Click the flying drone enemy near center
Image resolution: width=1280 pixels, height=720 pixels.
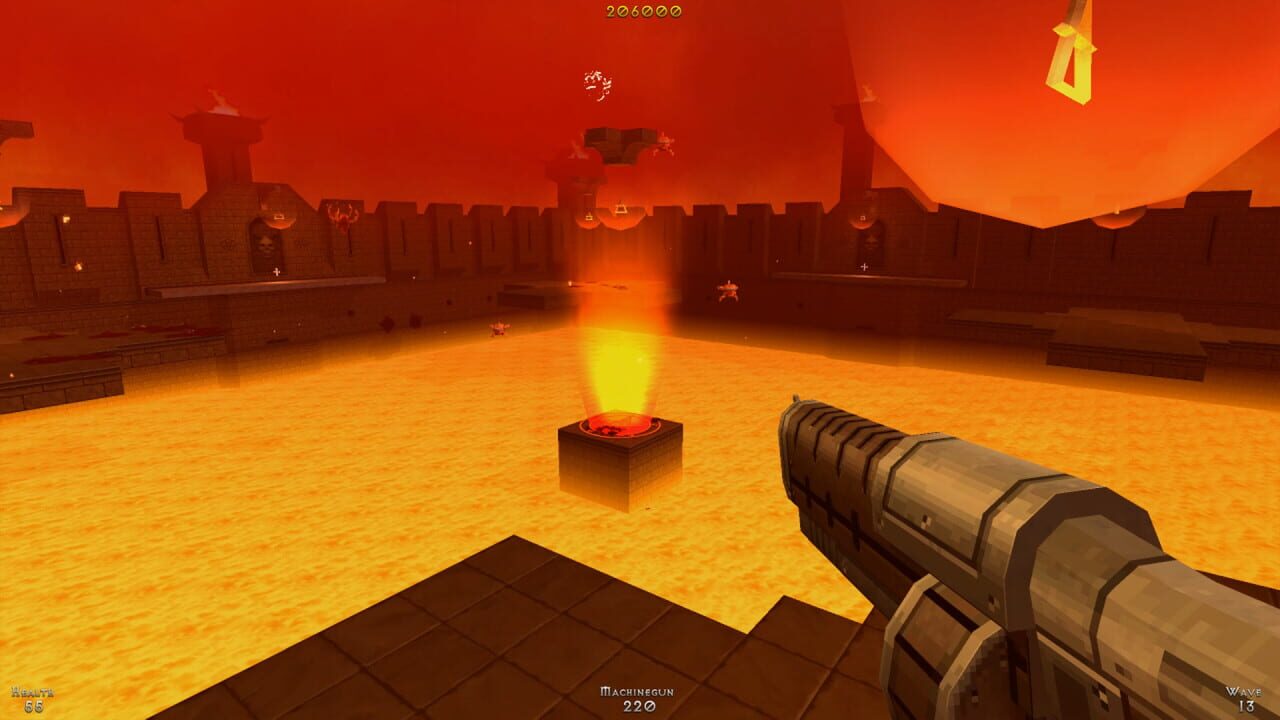pyautogui.click(x=728, y=293)
